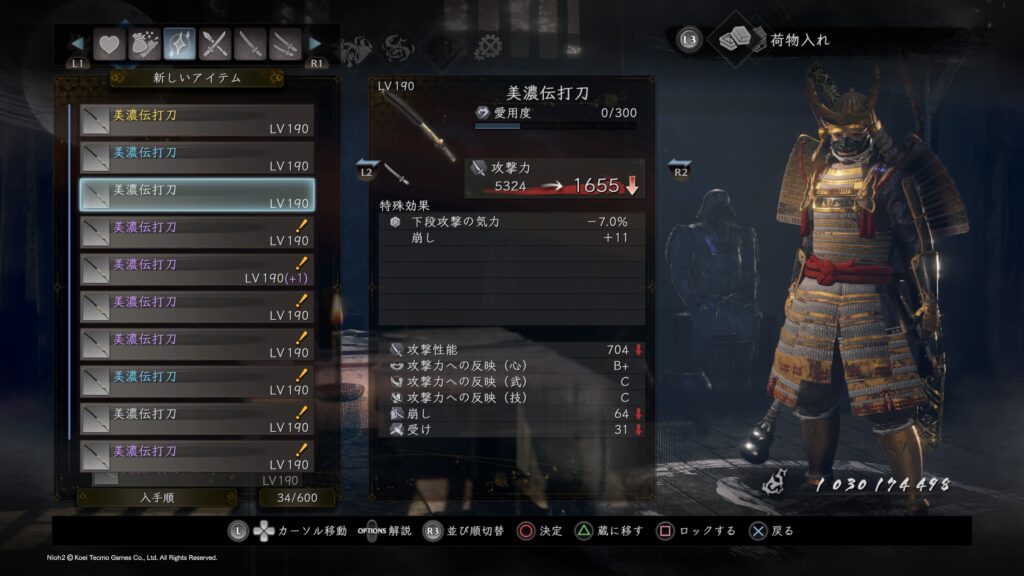Click the right arrow beside category tabs
The height and width of the screenshot is (576, 1024).
tap(316, 44)
